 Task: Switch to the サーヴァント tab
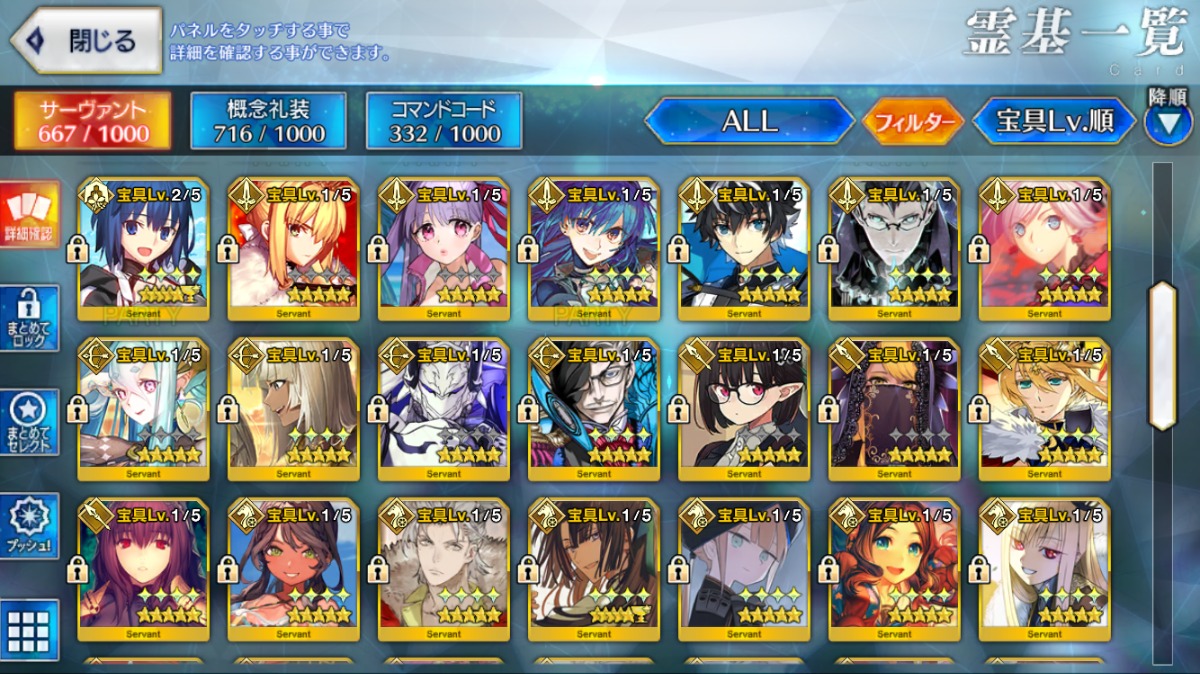tap(92, 121)
